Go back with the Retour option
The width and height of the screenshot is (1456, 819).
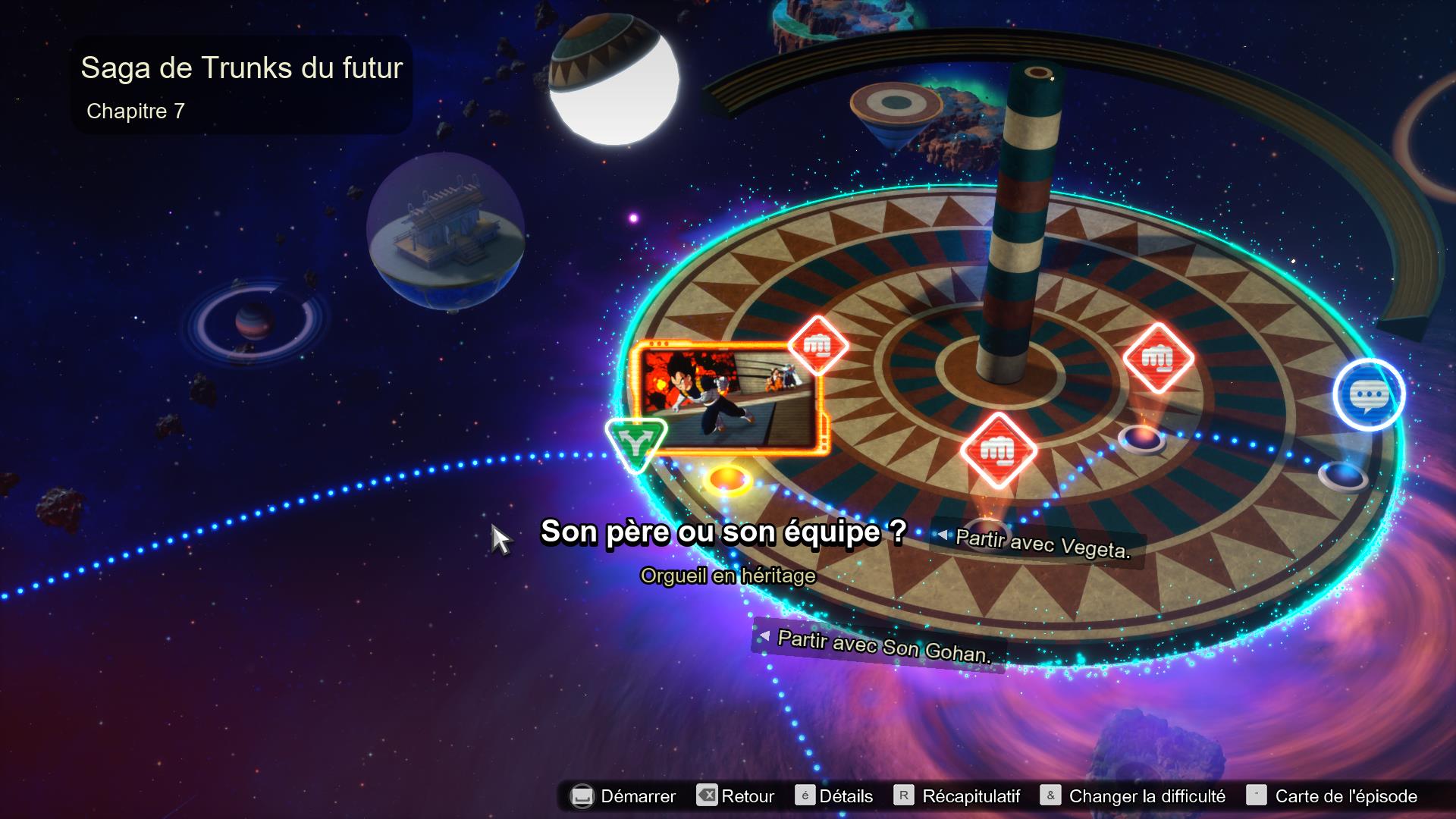click(736, 796)
